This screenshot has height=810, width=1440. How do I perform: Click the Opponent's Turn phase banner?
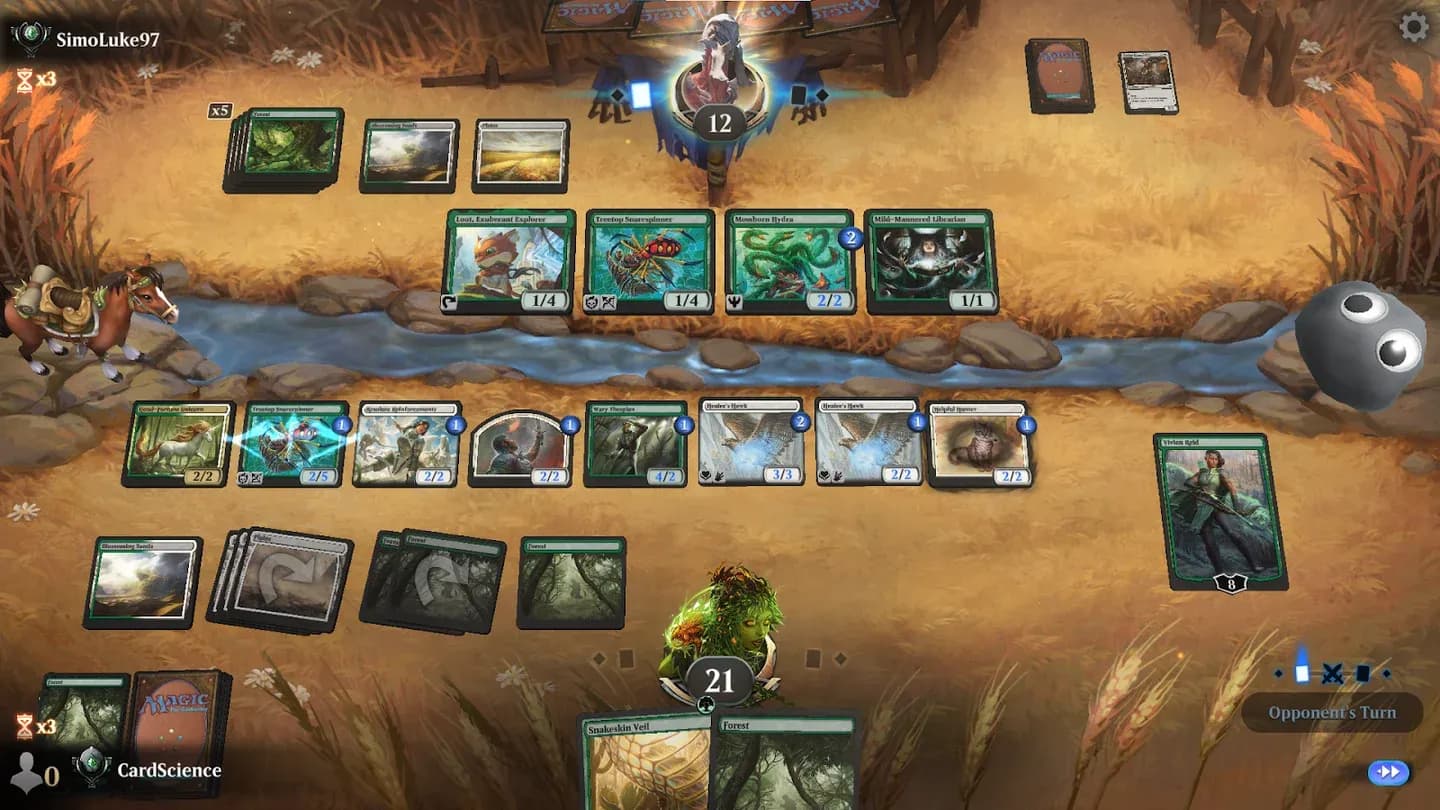click(1331, 713)
